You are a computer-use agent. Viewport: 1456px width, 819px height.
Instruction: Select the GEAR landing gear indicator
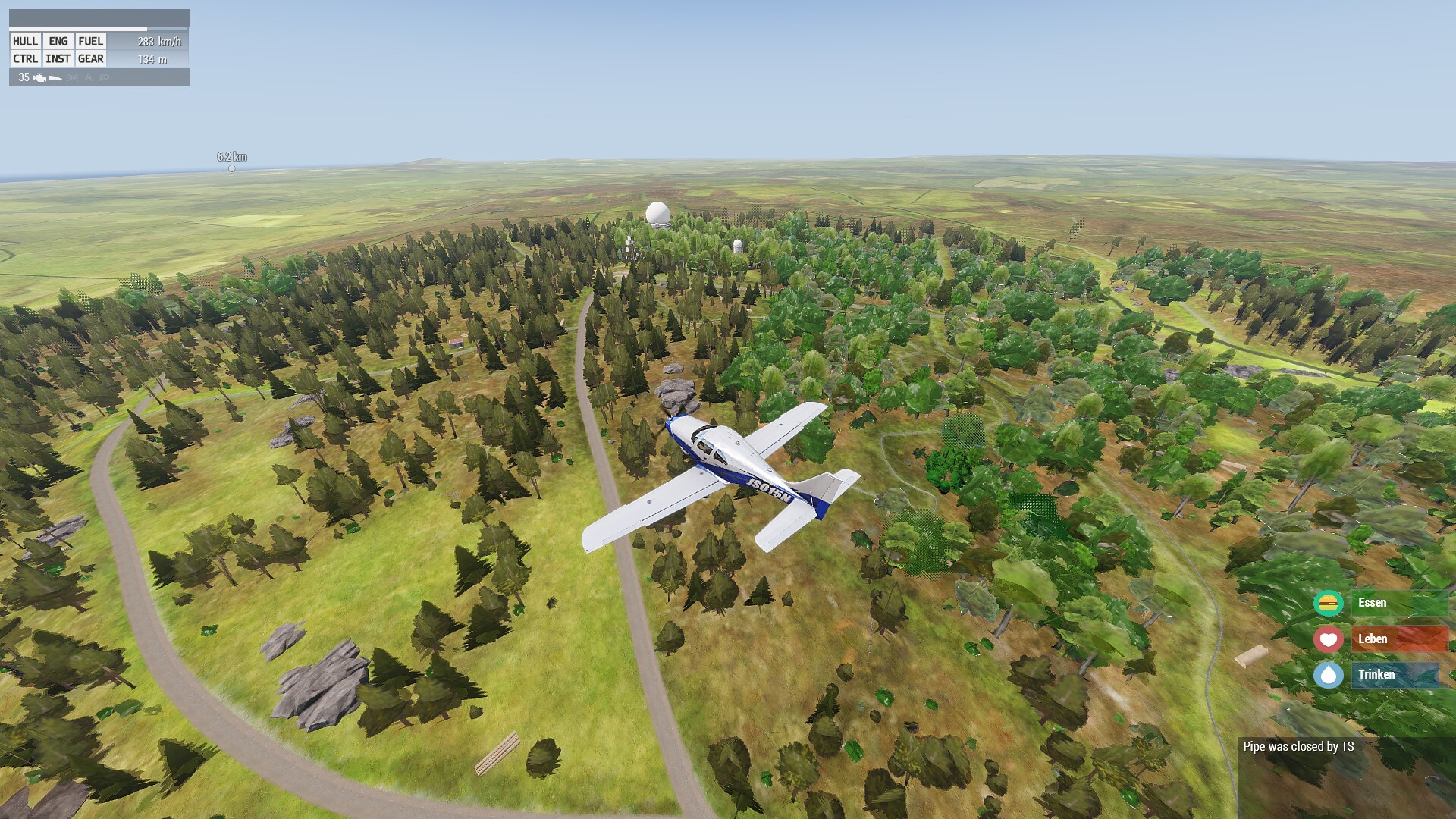[x=91, y=59]
